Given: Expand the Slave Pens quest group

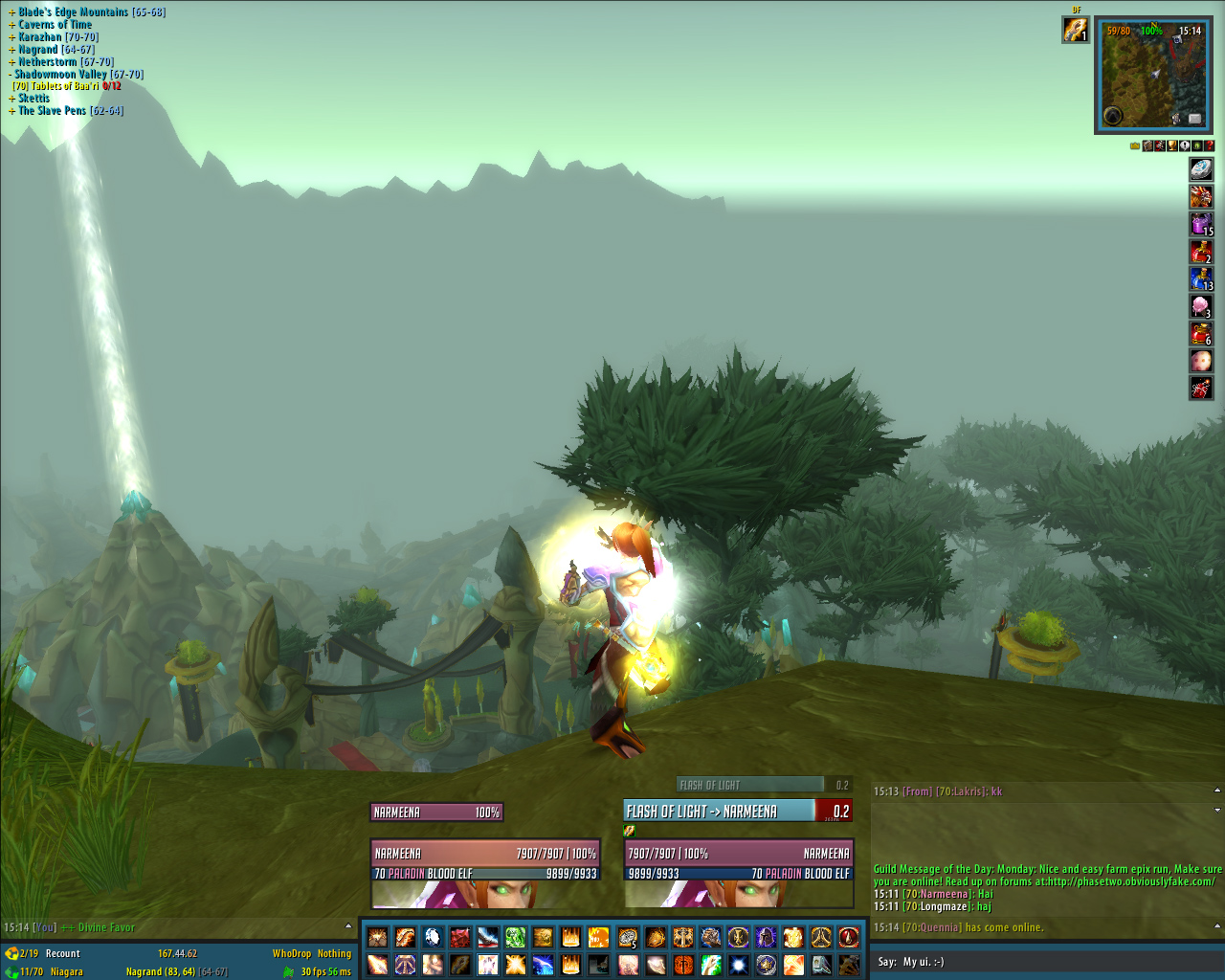Looking at the screenshot, I should click(12, 111).
